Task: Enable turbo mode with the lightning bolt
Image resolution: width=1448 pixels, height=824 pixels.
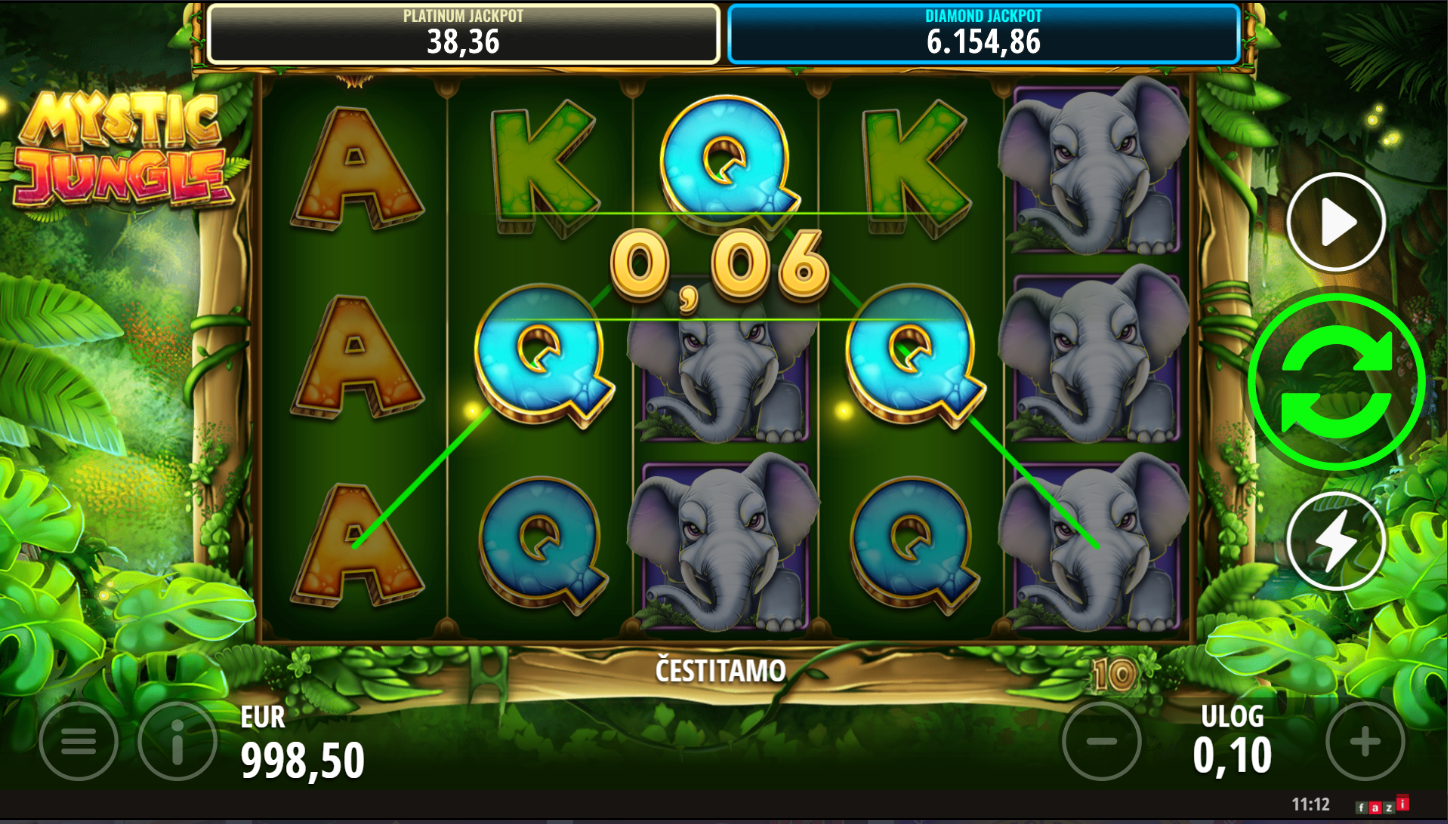Action: click(1336, 541)
